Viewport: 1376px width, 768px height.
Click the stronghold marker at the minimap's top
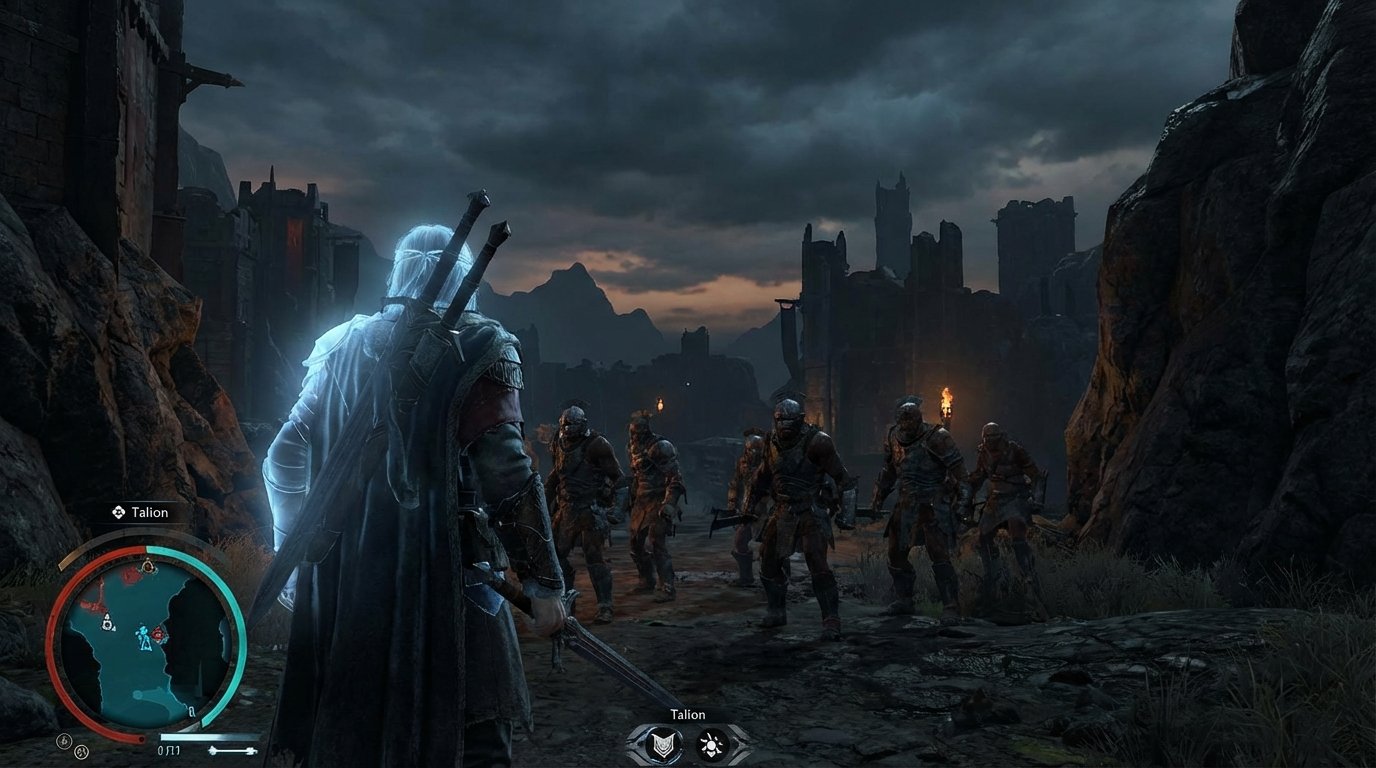(150, 566)
